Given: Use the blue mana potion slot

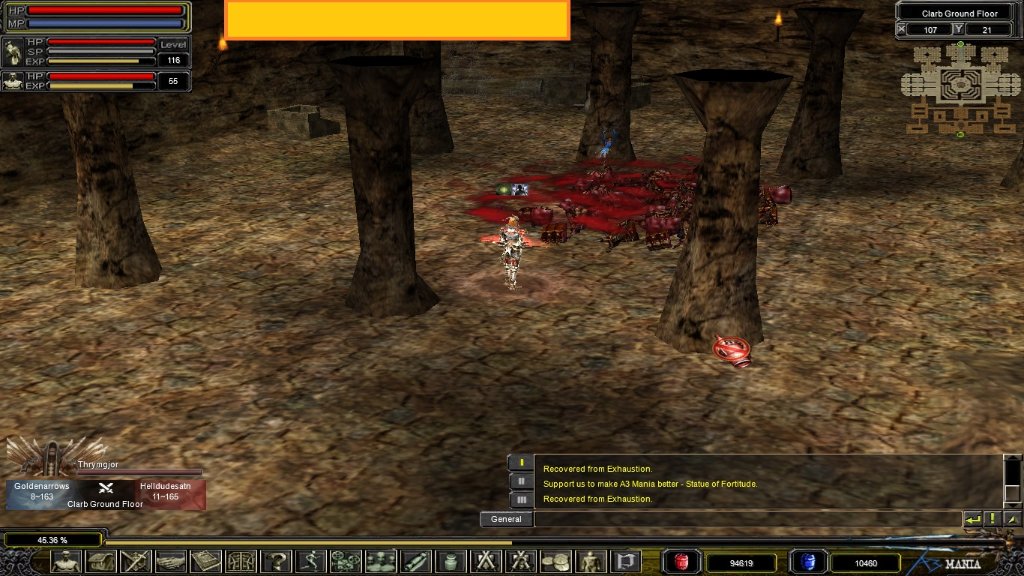Looking at the screenshot, I should click(x=808, y=562).
